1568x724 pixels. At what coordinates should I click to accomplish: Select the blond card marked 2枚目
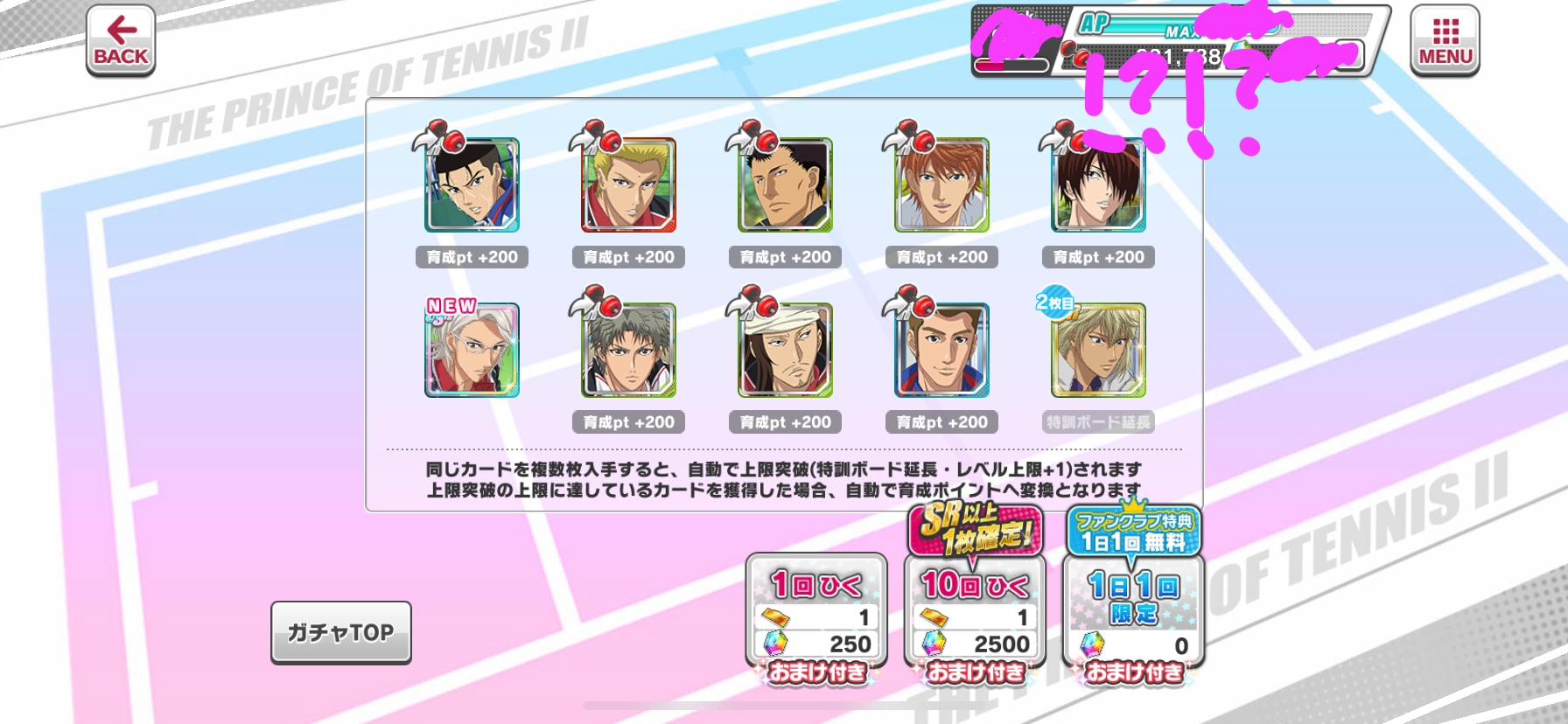pos(1098,350)
